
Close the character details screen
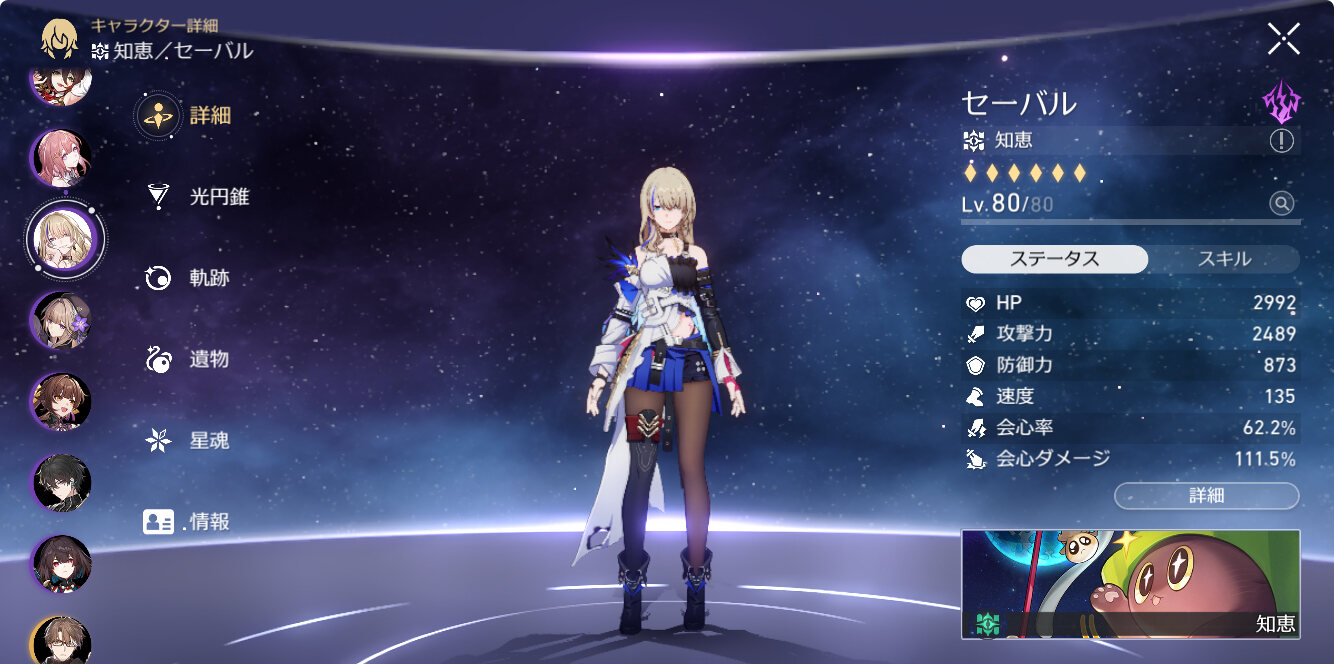click(1283, 39)
